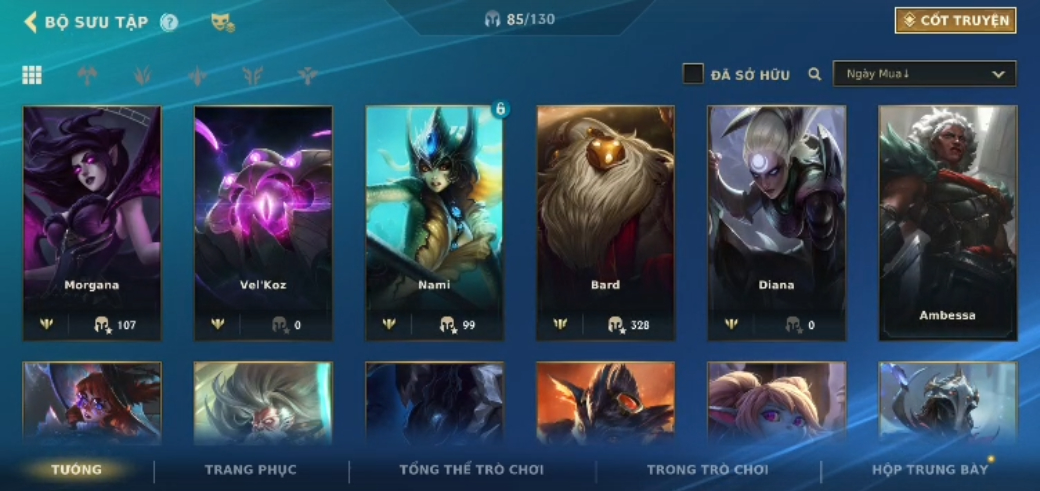
Task: Choose the Vel'Koz champion card
Action: pos(263,222)
